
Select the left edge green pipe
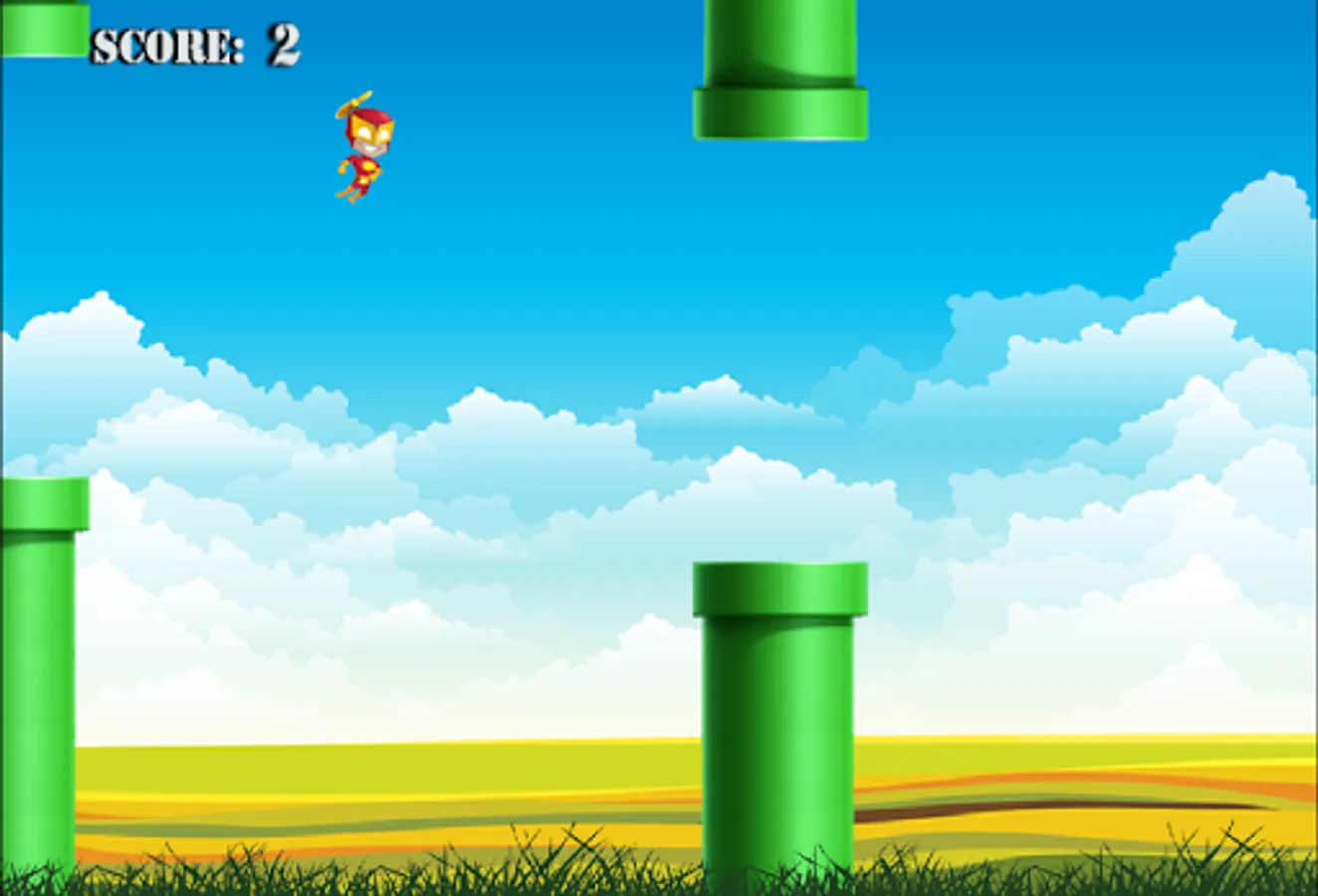pos(40,677)
